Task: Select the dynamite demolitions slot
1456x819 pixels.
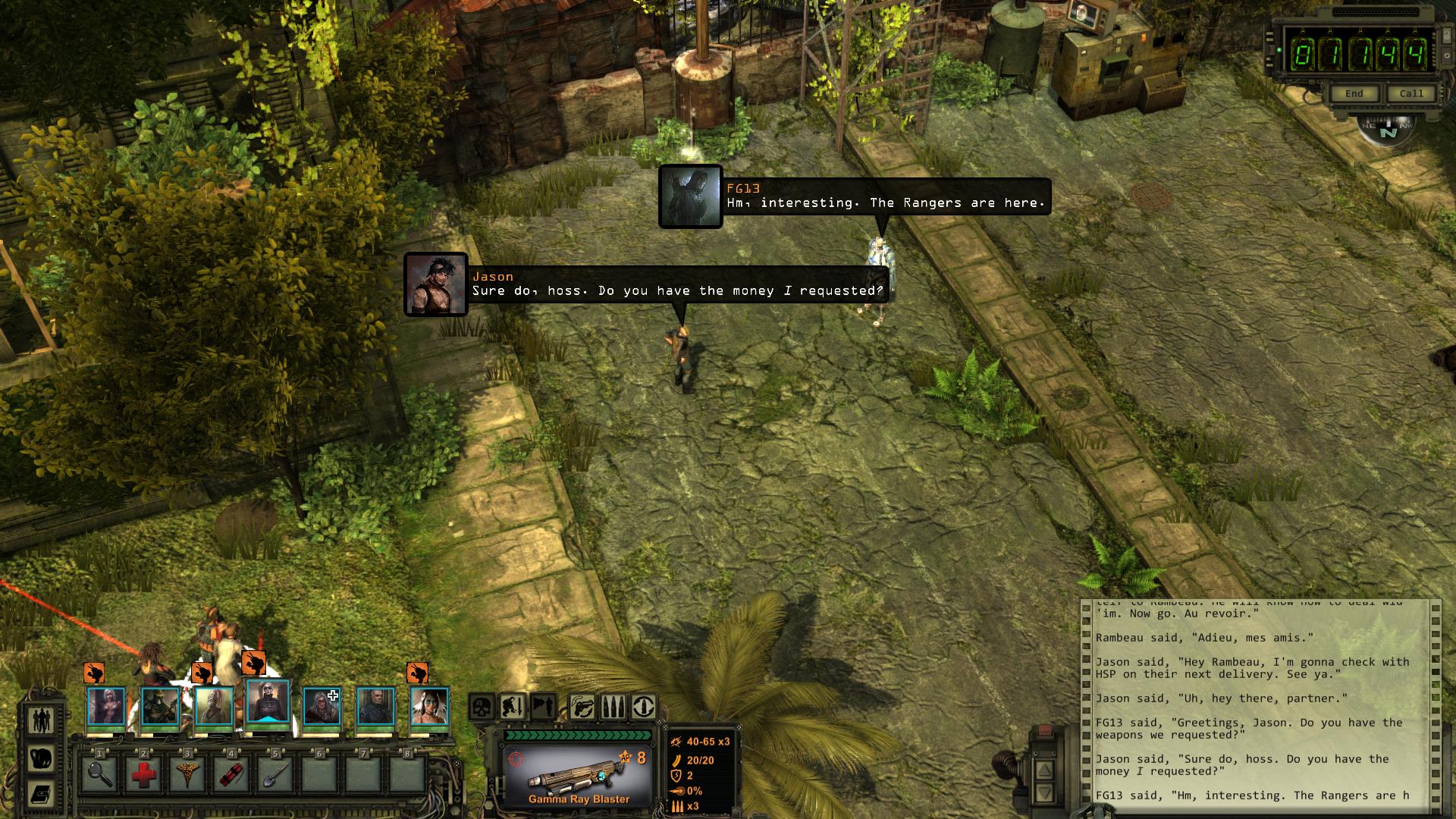Action: coord(232,775)
